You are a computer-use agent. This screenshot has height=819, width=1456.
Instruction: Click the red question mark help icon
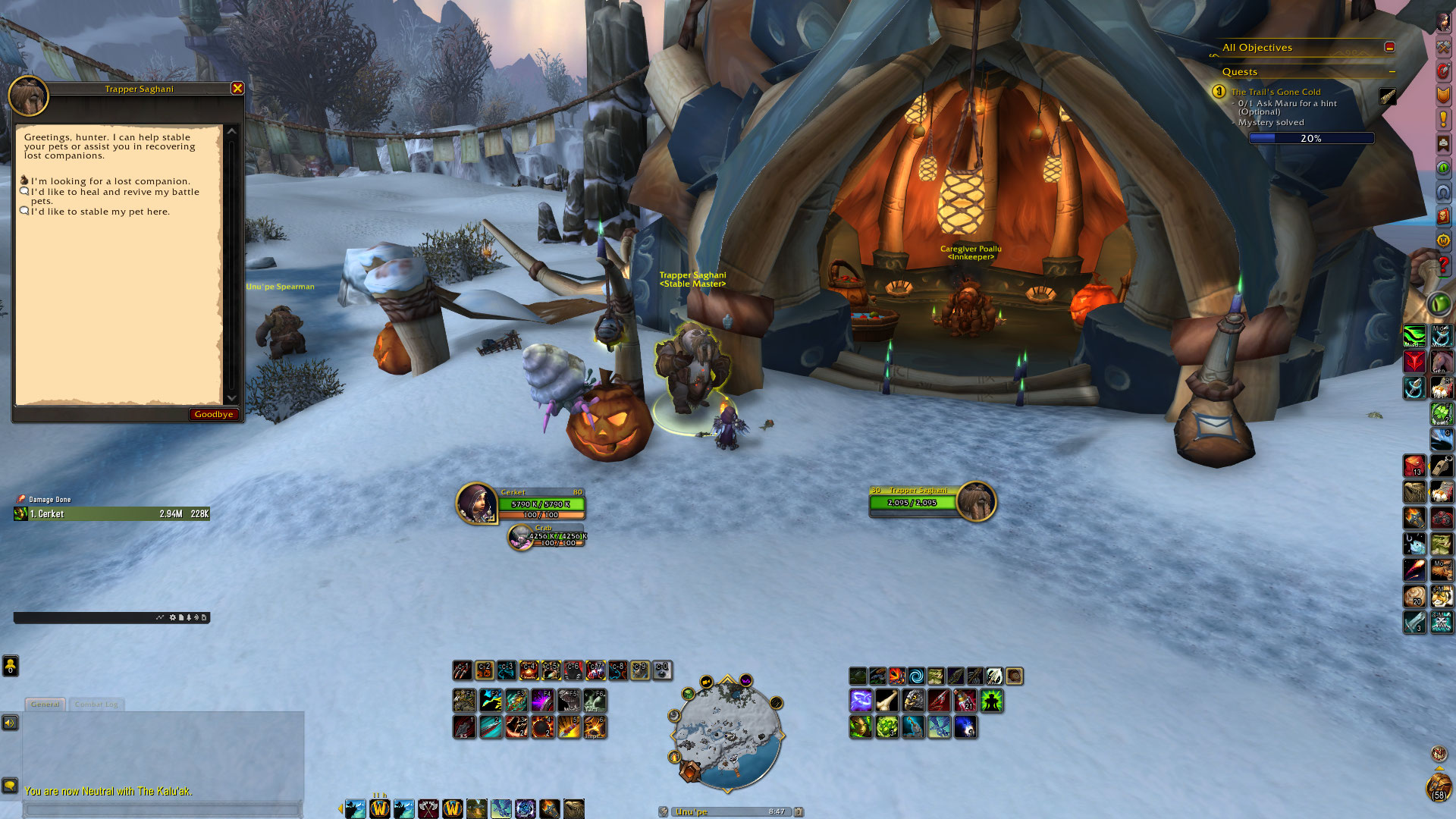[x=1443, y=265]
